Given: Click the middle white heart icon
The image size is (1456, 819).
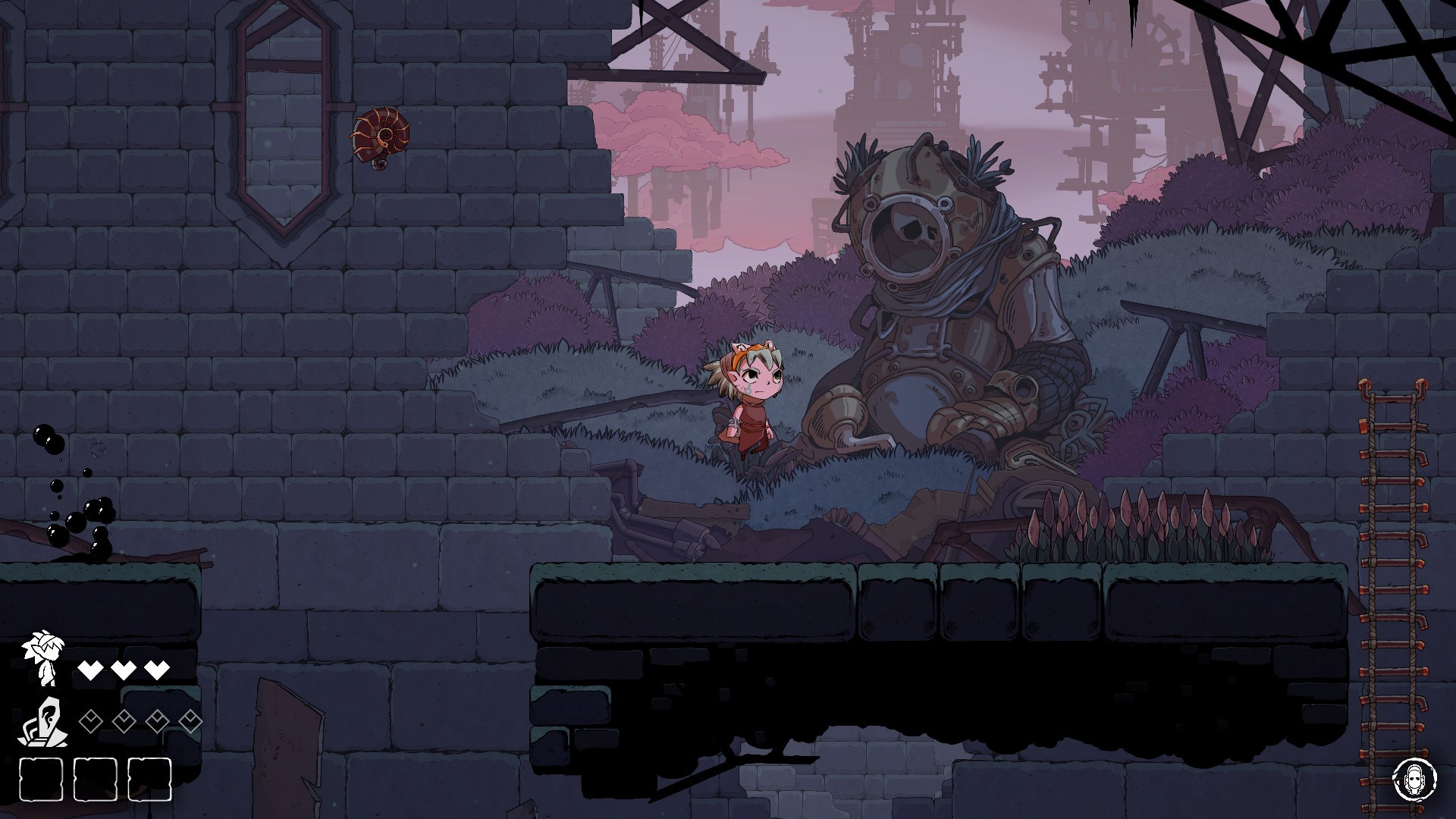Looking at the screenshot, I should tap(124, 670).
